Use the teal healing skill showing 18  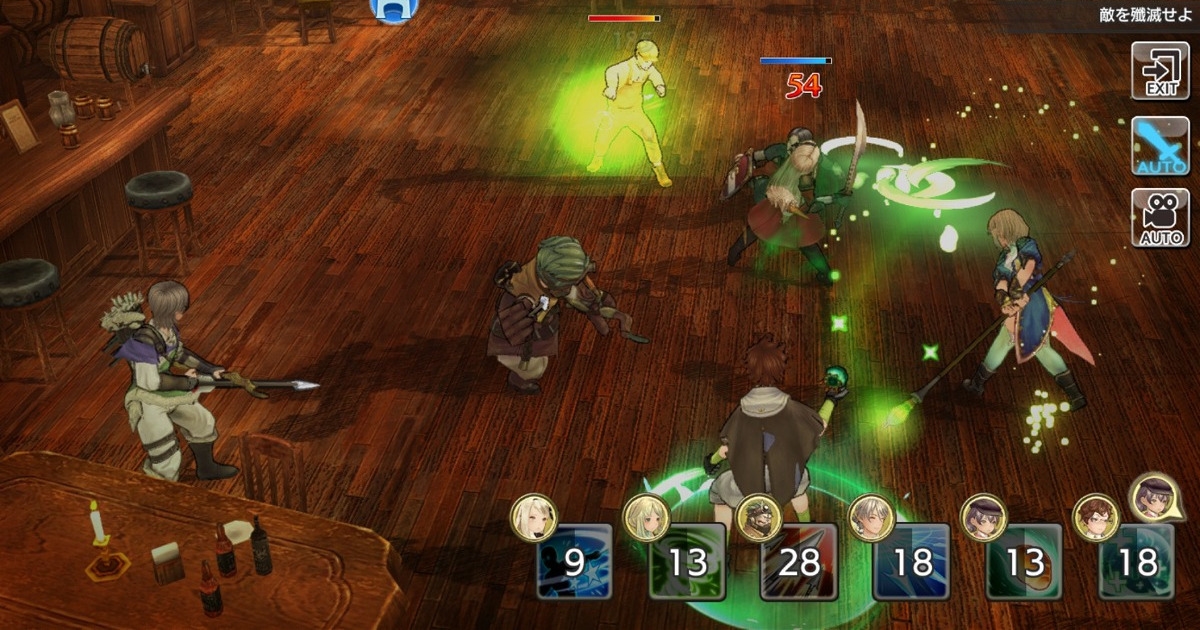[x=1137, y=562]
